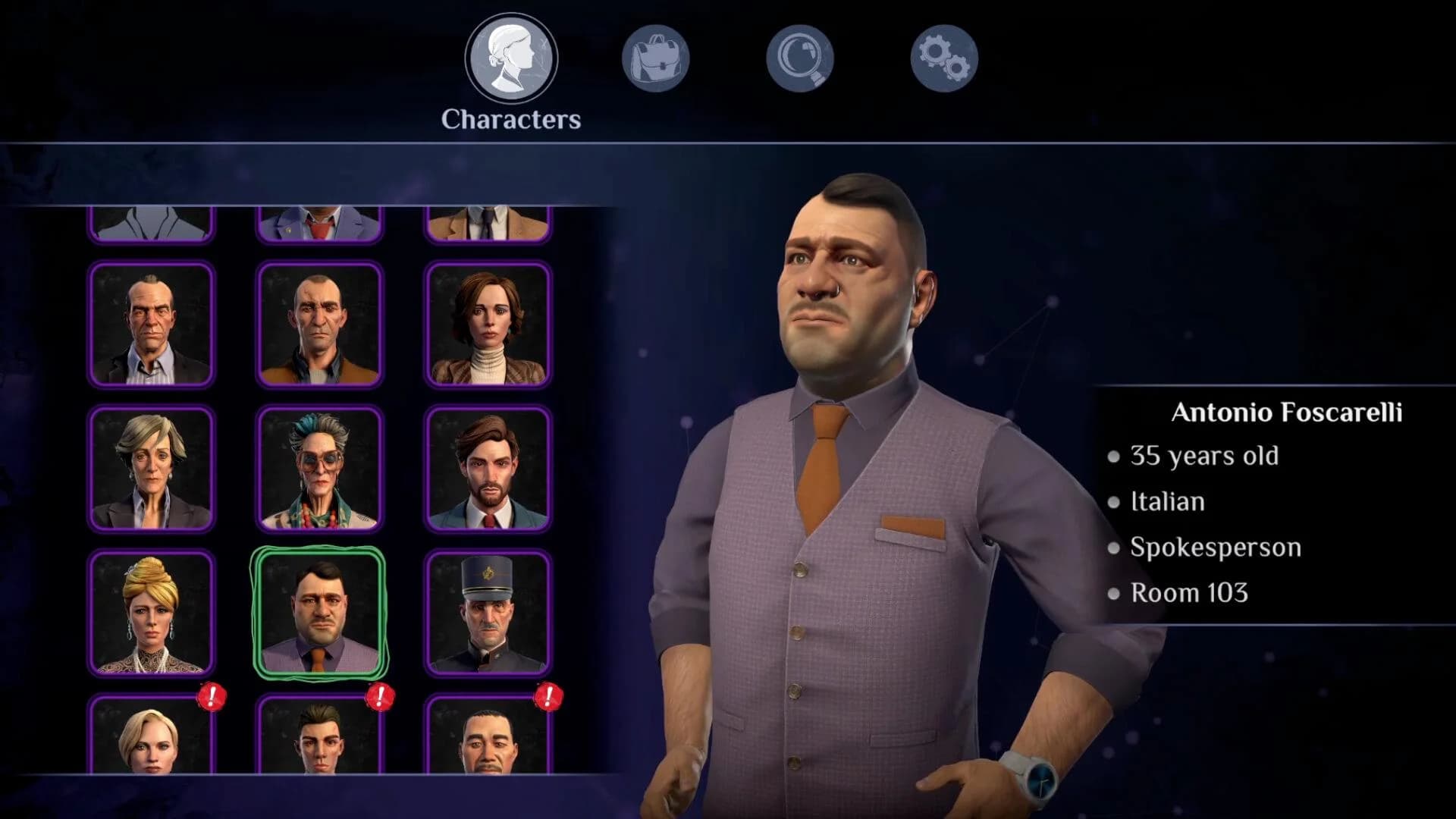Screen dimensions: 1456x819
Task: Select the blonde woman with updo portrait
Action: (150, 614)
